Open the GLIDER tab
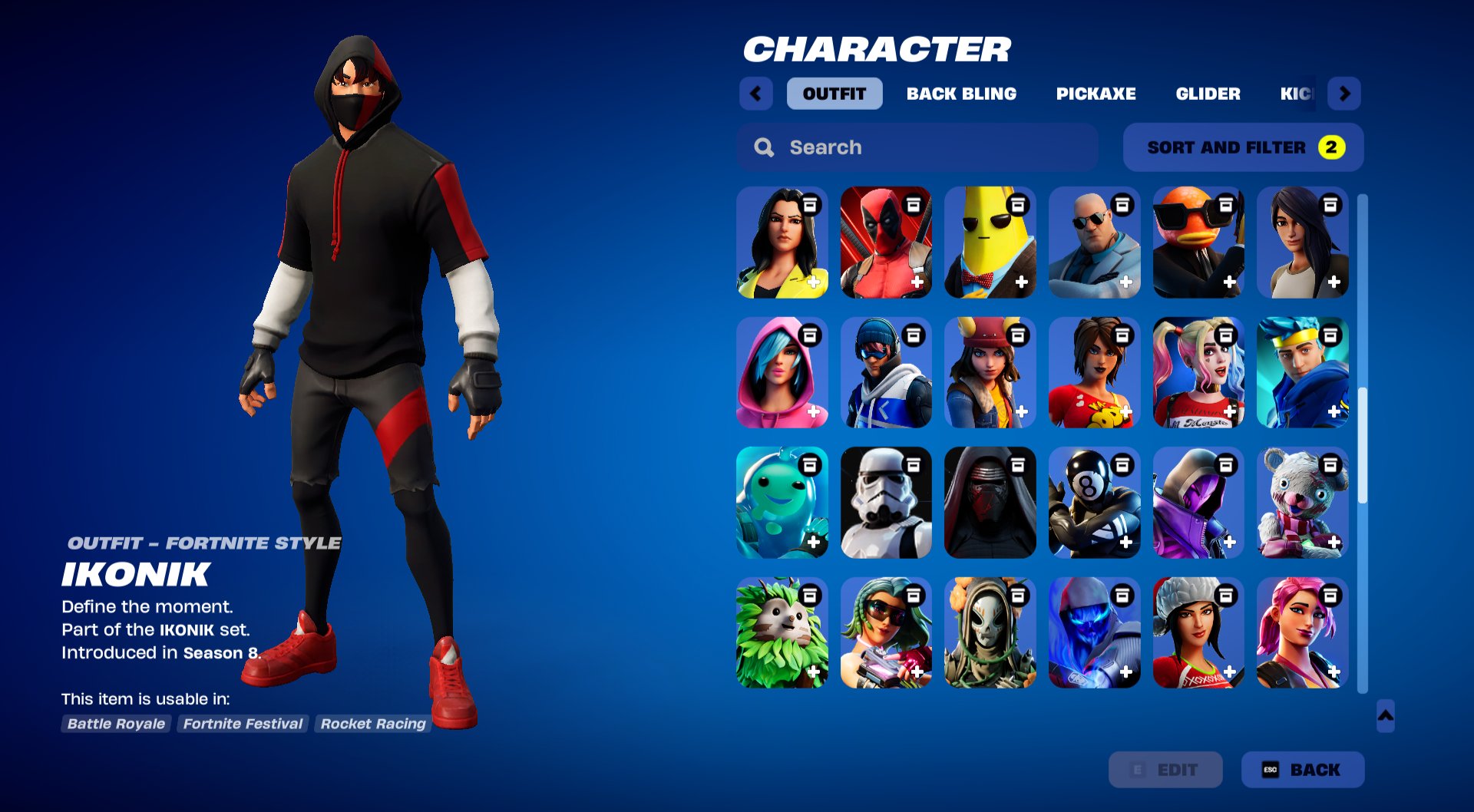 pyautogui.click(x=1208, y=94)
